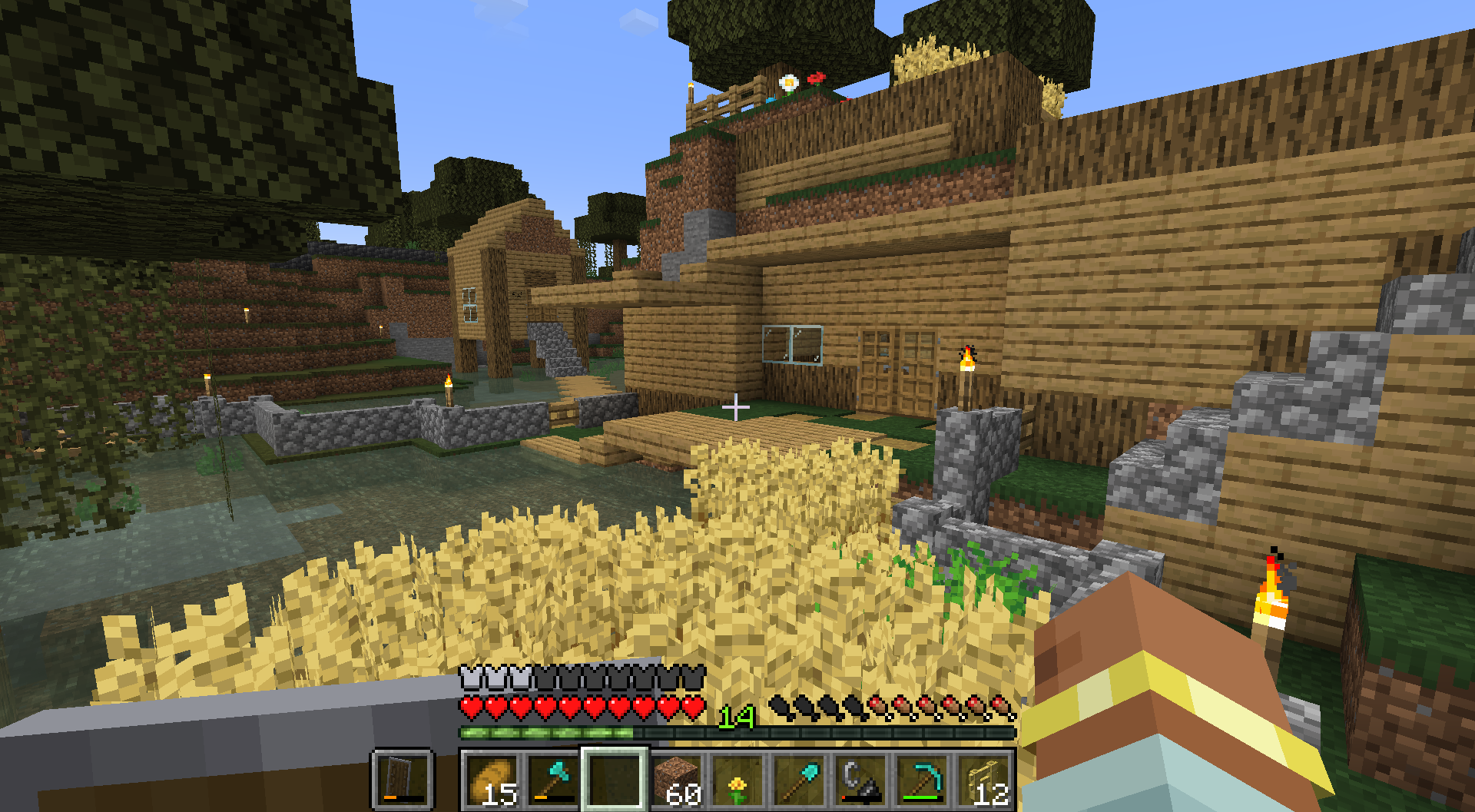Click the highlighted empty hotbar slot
The image size is (1475, 812).
(x=614, y=781)
